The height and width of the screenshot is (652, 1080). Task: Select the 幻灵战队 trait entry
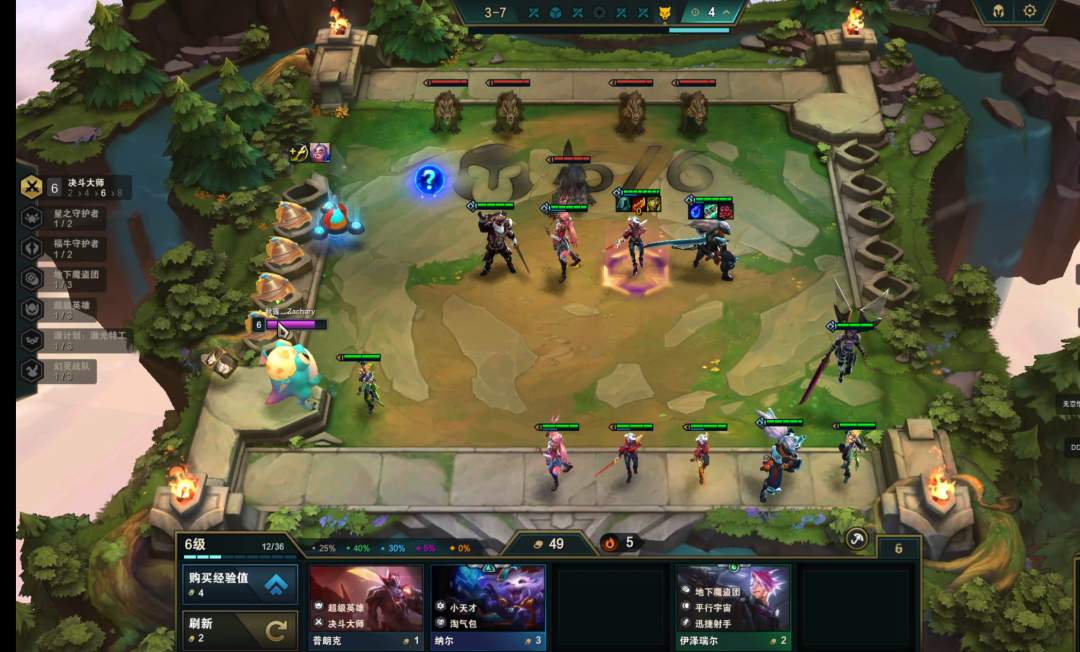[x=75, y=371]
